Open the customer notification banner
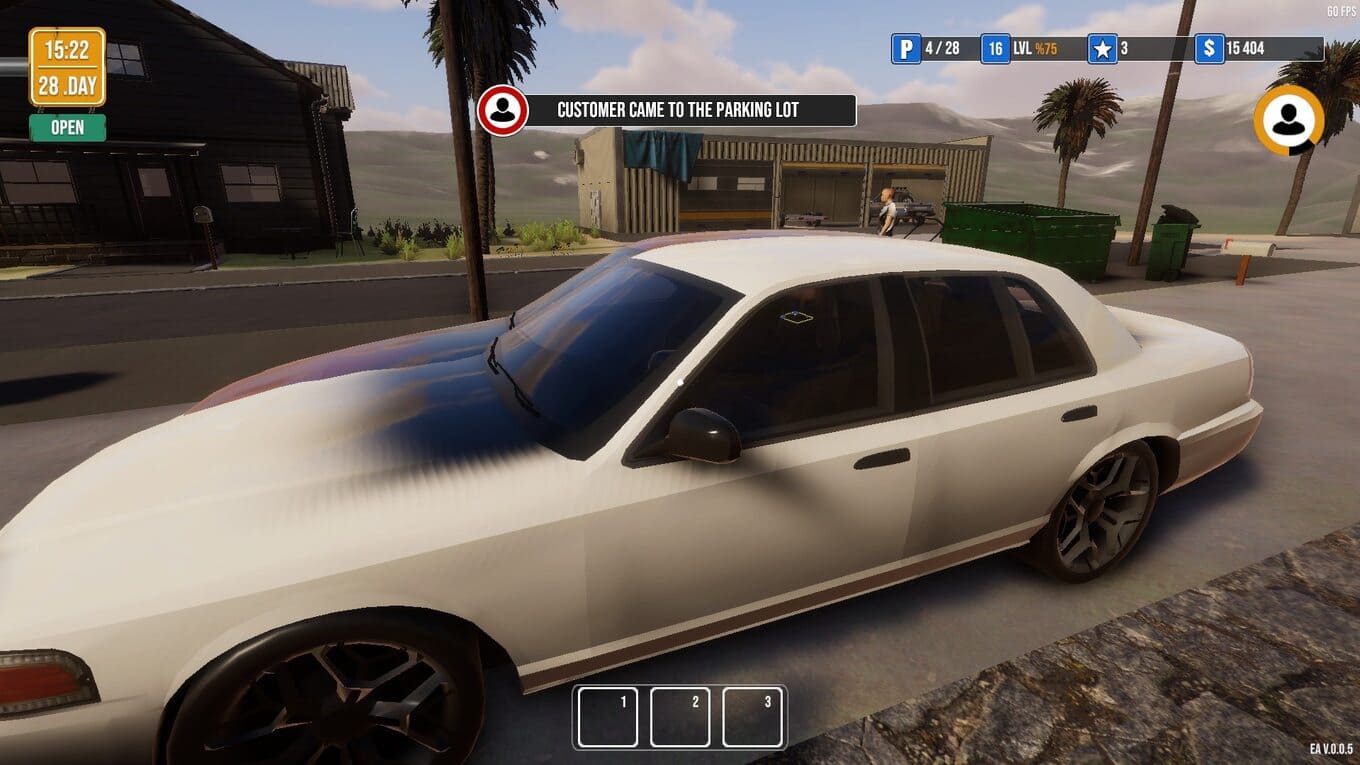1360x765 pixels. click(x=690, y=110)
